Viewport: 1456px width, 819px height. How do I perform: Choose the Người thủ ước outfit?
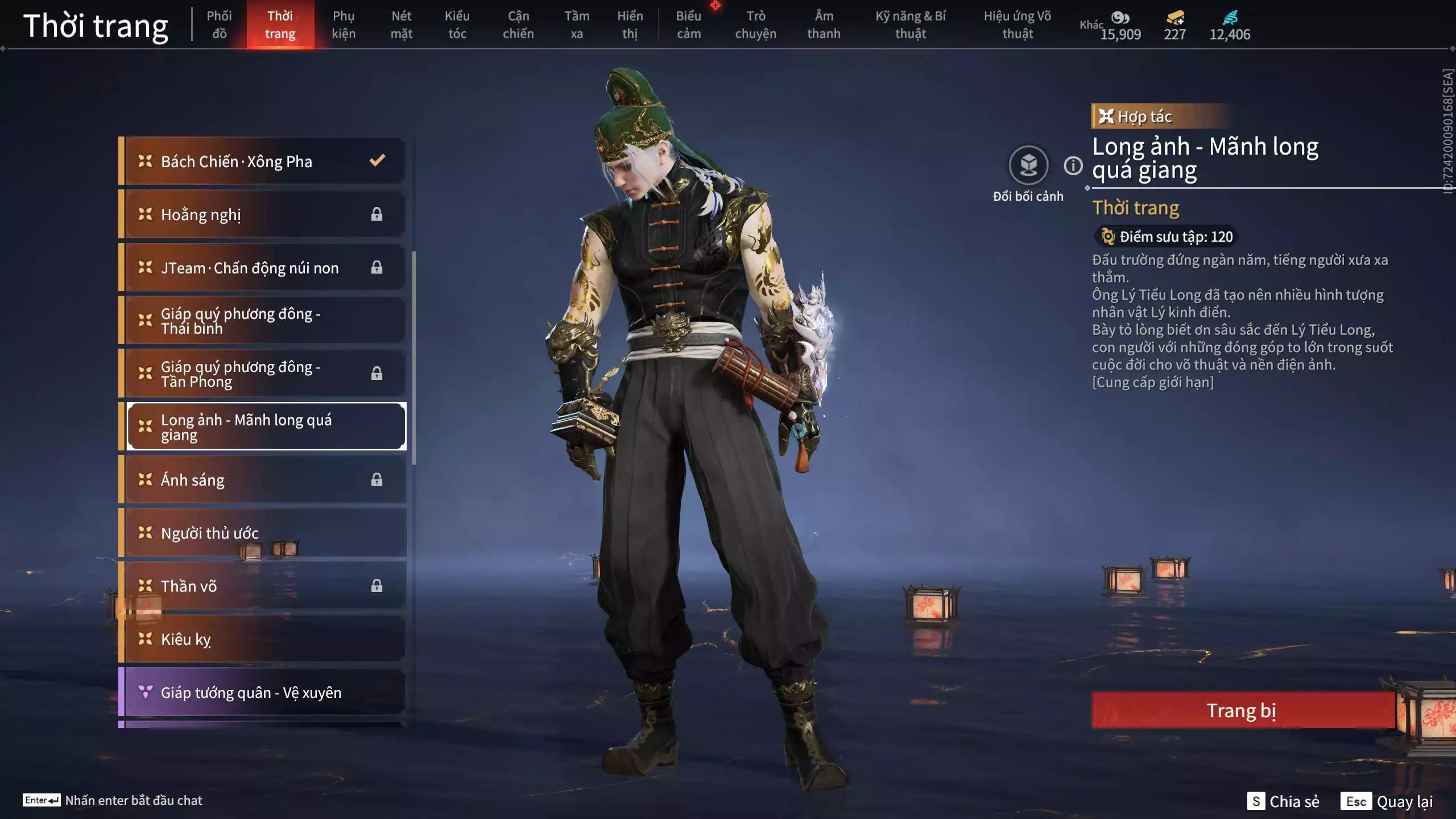click(264, 533)
